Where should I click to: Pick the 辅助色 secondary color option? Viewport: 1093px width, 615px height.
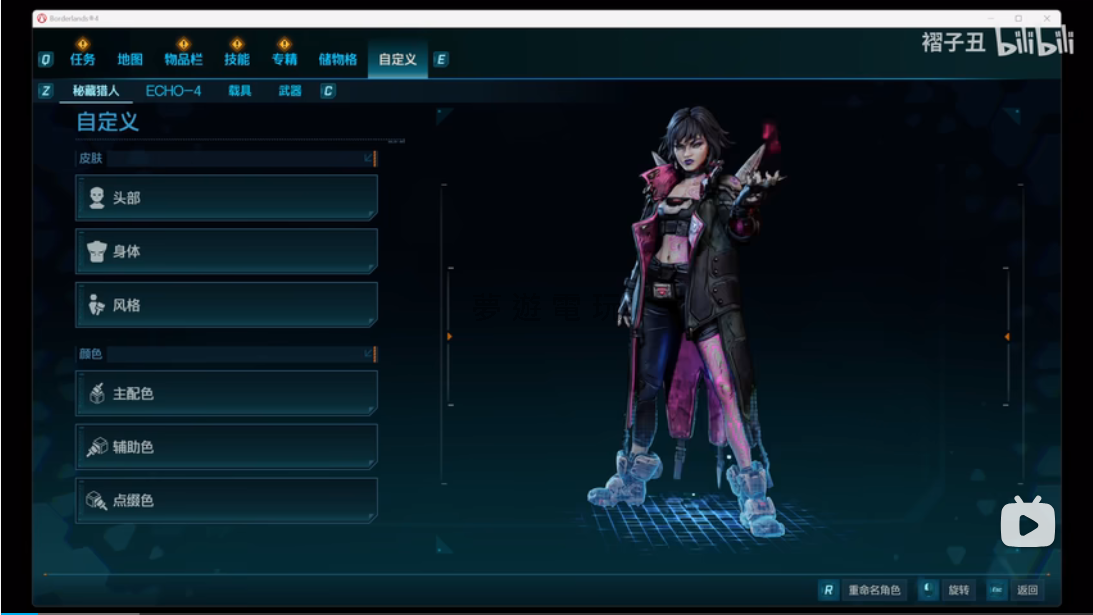[x=227, y=447]
